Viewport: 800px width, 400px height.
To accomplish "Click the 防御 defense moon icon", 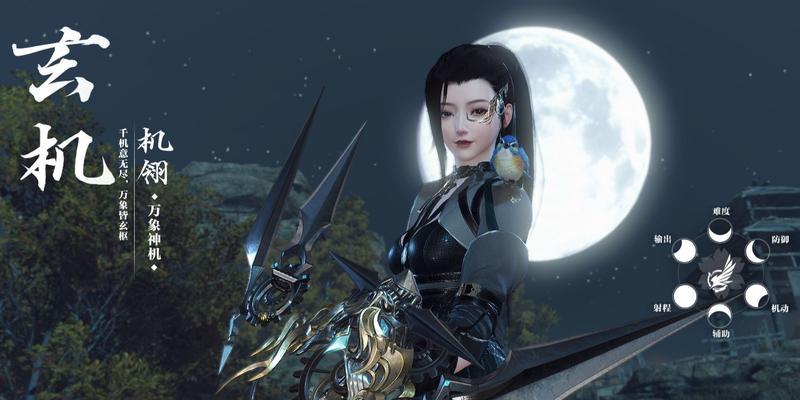I will [x=756, y=252].
